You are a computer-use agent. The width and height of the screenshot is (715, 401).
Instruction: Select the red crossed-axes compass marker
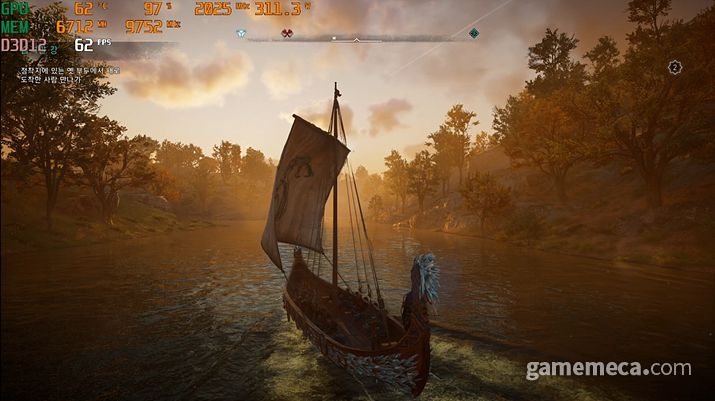tap(287, 34)
